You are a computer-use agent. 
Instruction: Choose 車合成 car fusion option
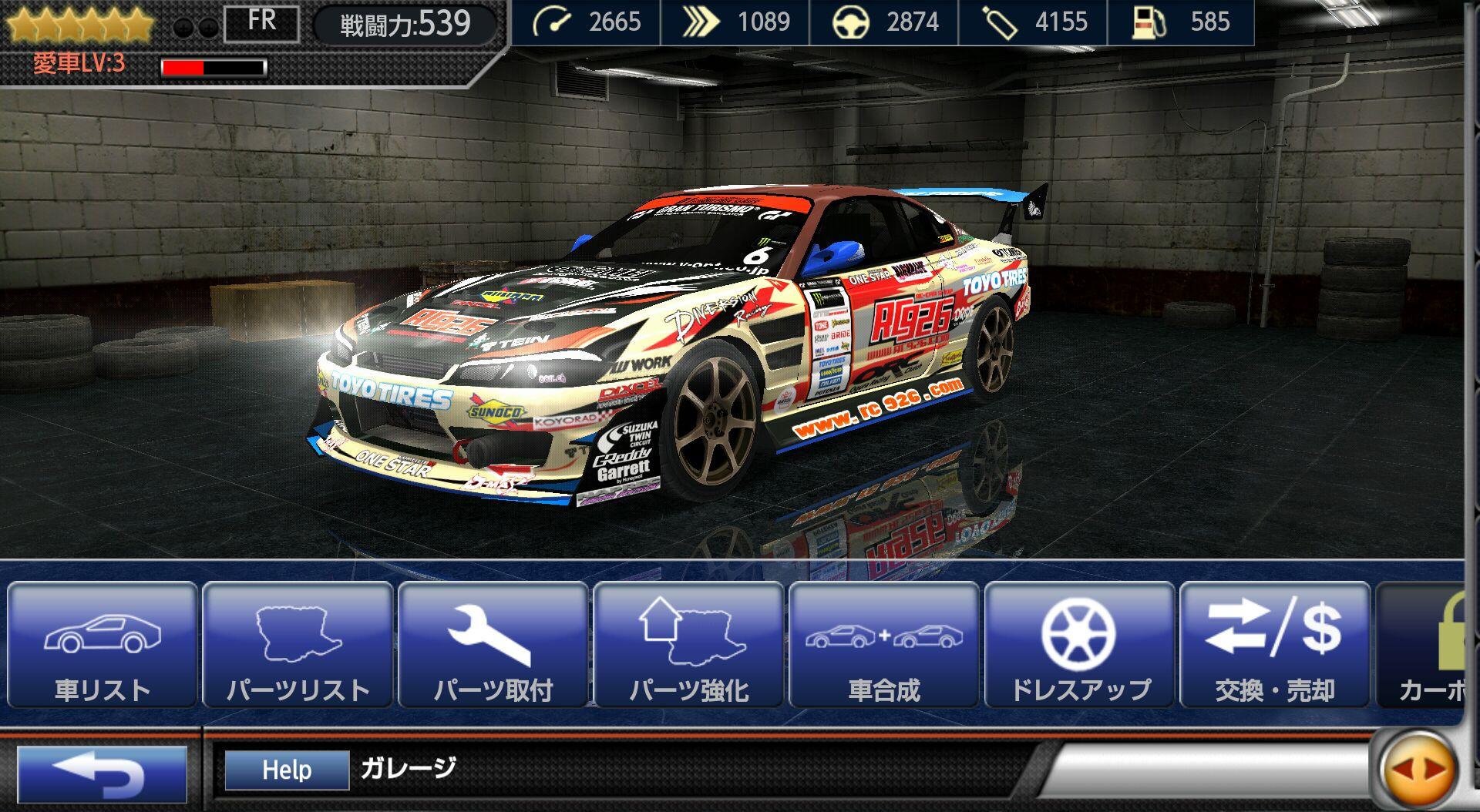coord(884,646)
